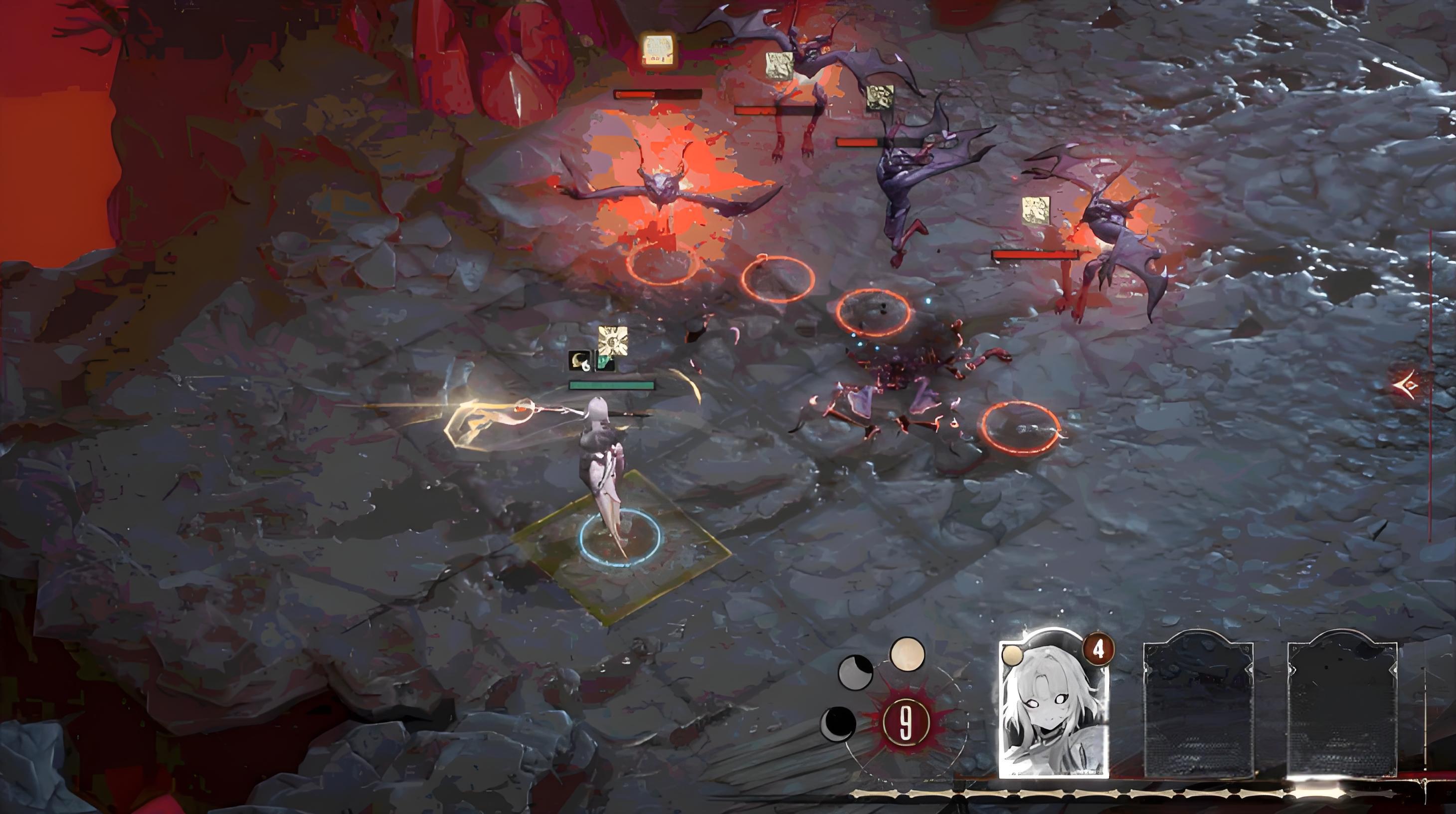Select the gray half moon orb
Screen dimensions: 1456x814
[x=855, y=671]
